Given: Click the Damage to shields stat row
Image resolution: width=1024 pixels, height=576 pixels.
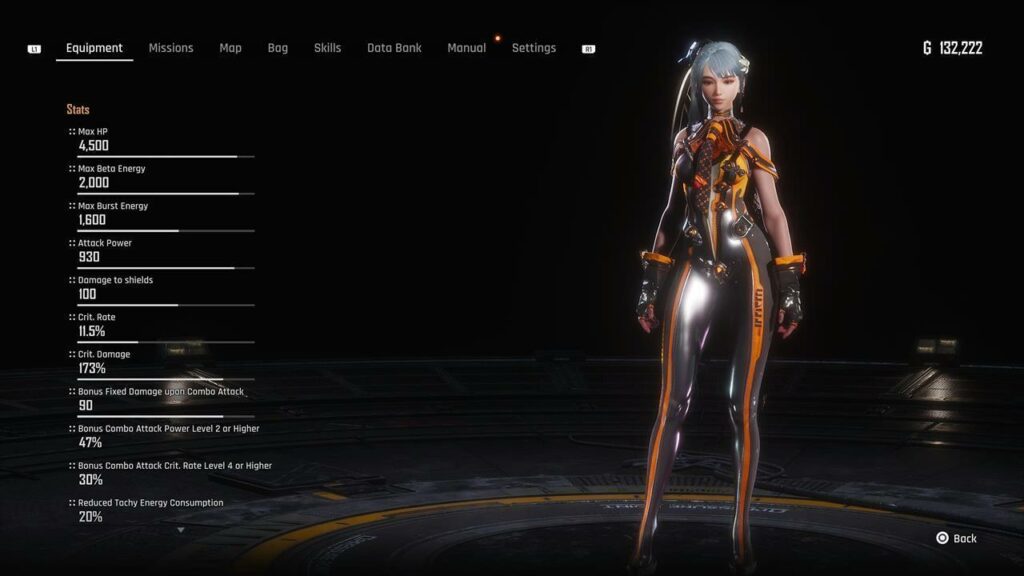Looking at the screenshot, I should [x=160, y=288].
